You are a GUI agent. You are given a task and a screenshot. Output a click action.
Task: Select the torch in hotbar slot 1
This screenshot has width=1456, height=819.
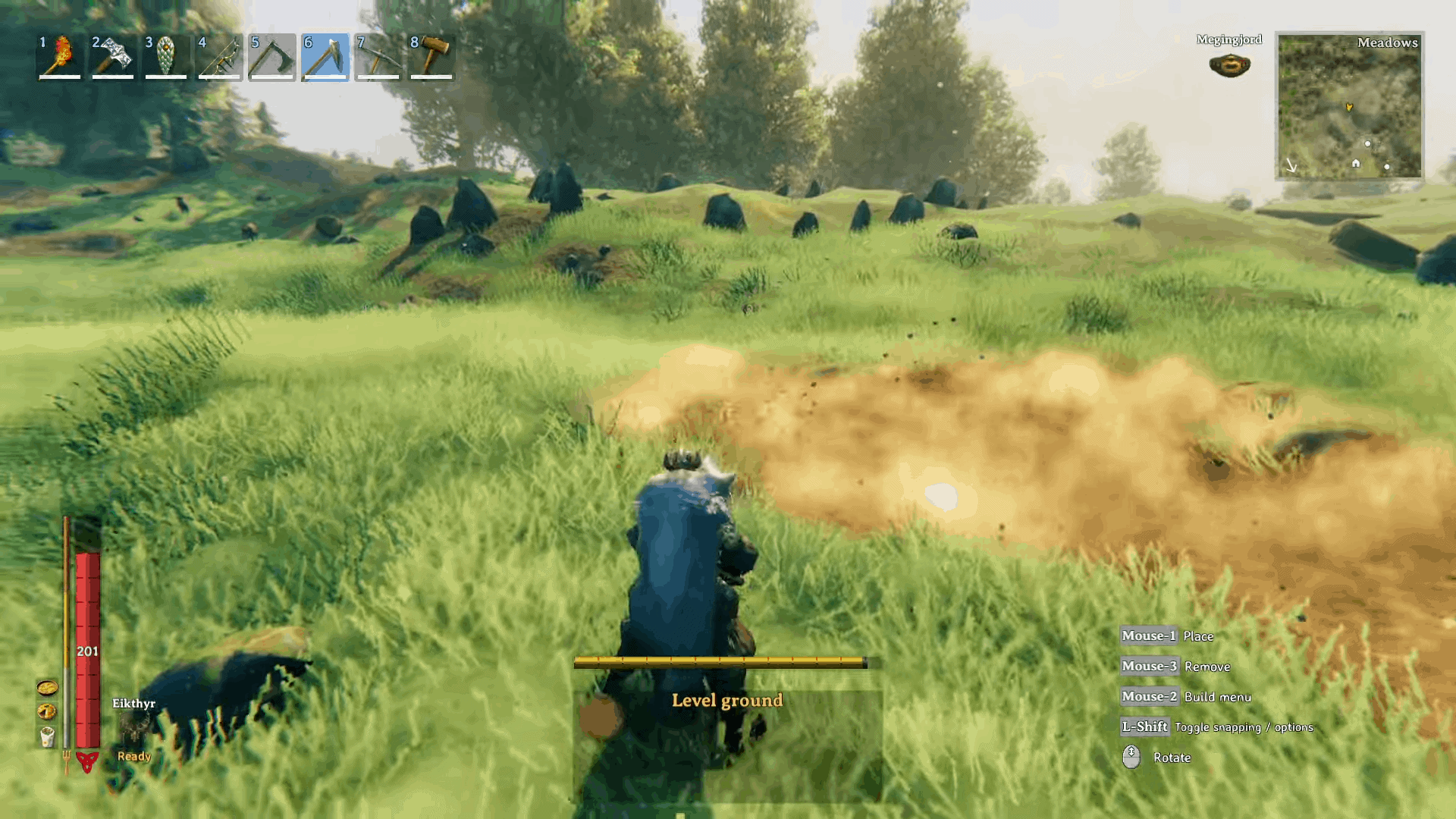(x=59, y=58)
